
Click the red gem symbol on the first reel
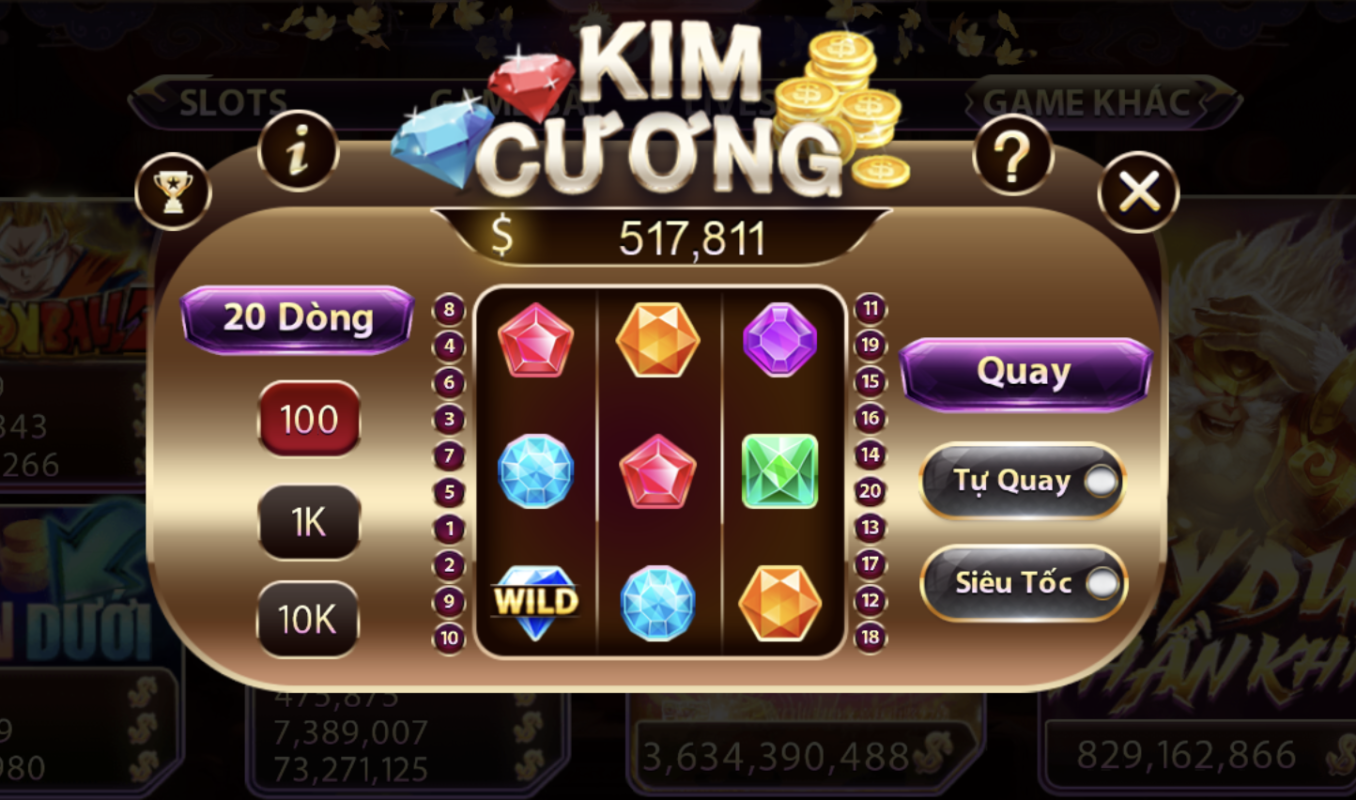537,340
